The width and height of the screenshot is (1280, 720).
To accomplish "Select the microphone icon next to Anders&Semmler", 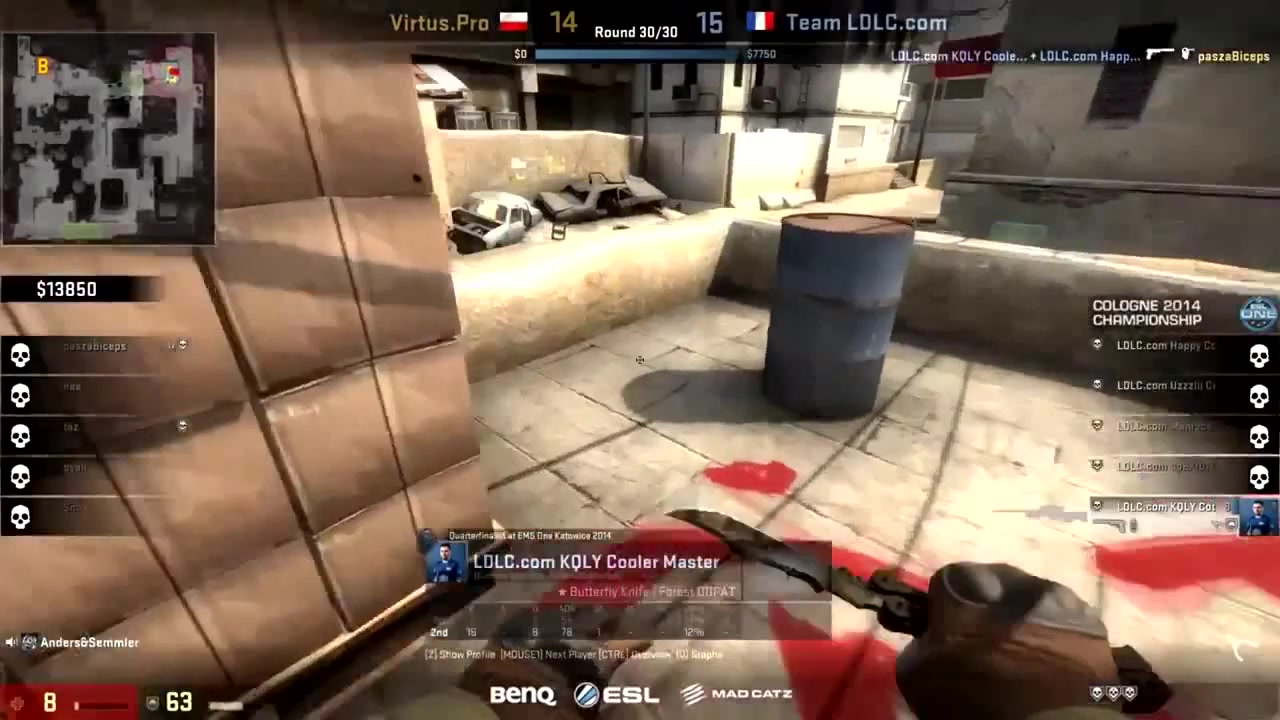I will [x=12, y=642].
